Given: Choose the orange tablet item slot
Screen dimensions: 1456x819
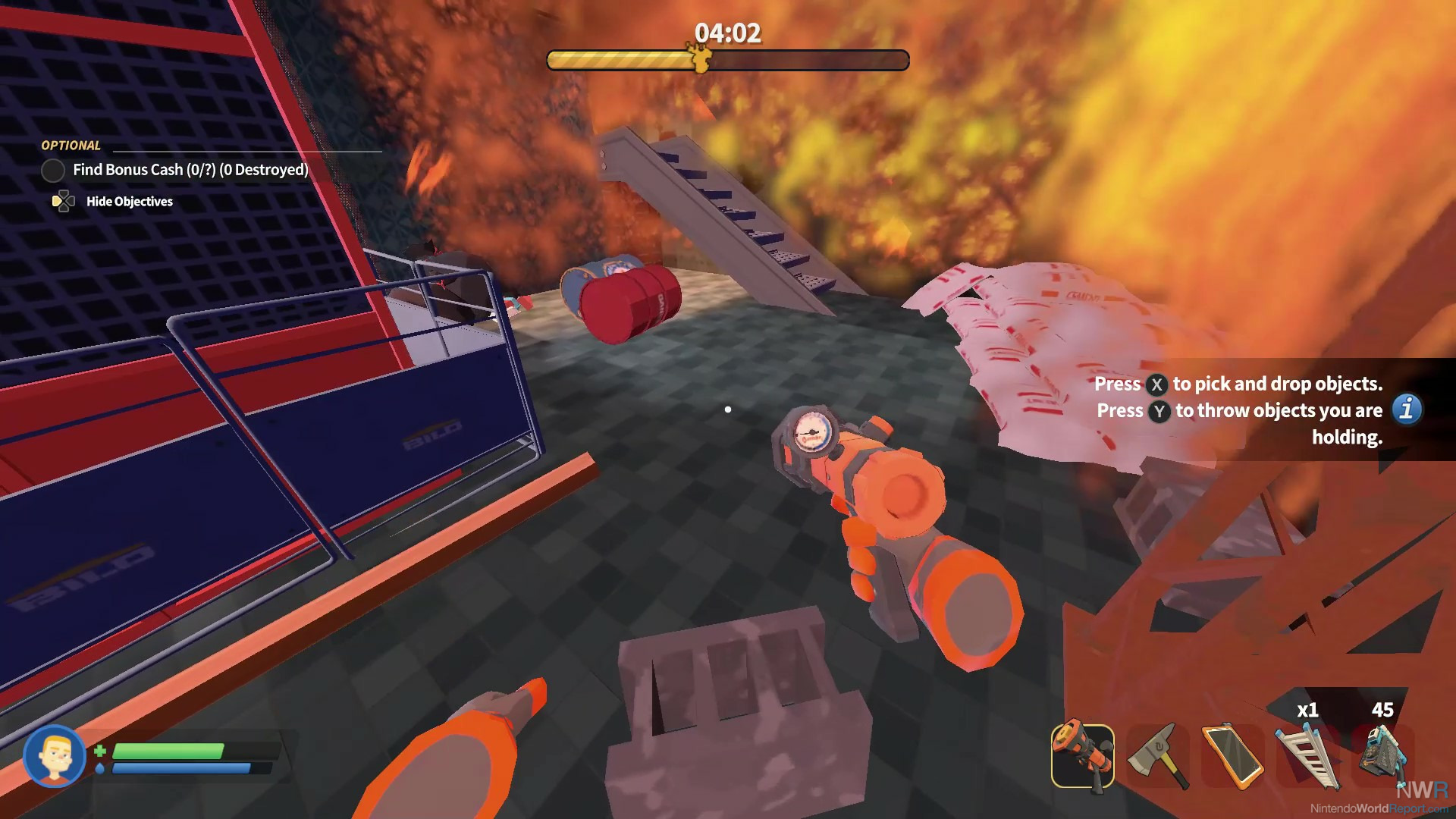Looking at the screenshot, I should point(1232,756).
